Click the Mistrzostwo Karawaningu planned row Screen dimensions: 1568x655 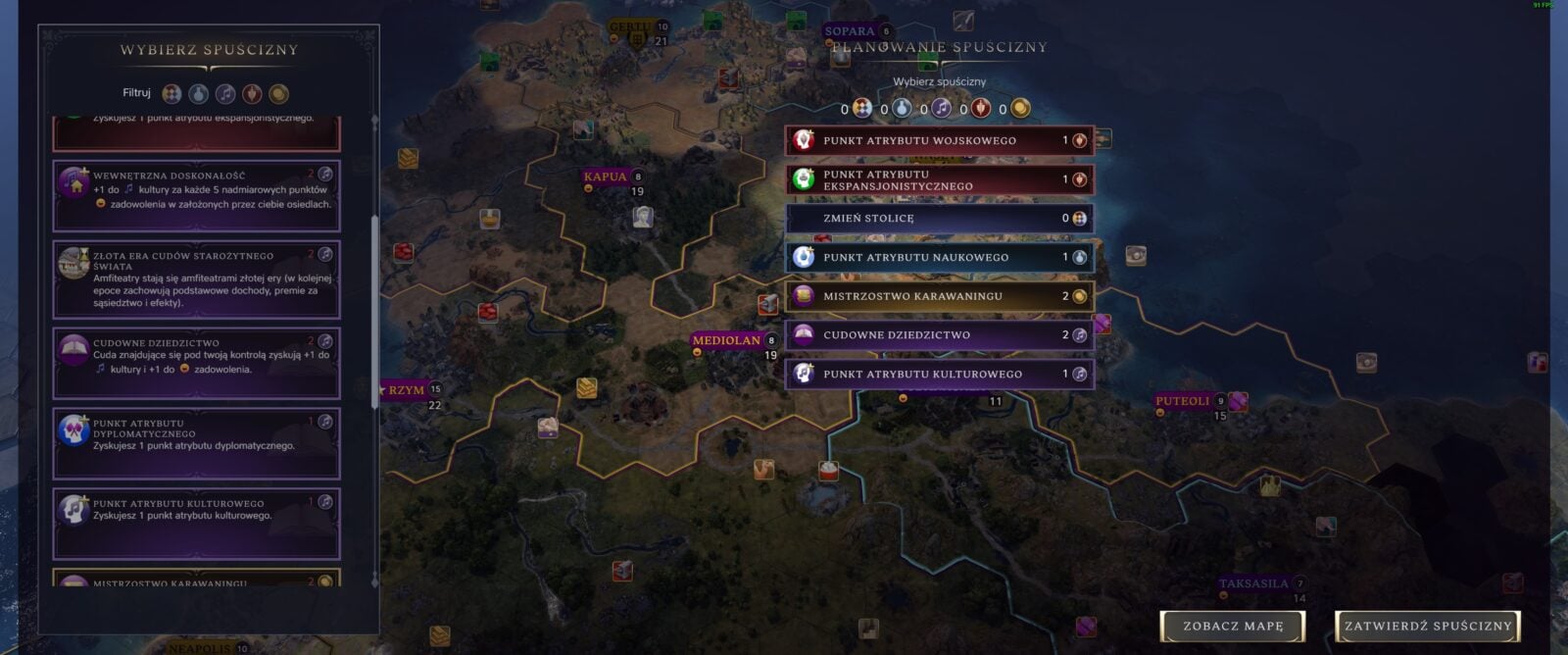[x=939, y=296]
